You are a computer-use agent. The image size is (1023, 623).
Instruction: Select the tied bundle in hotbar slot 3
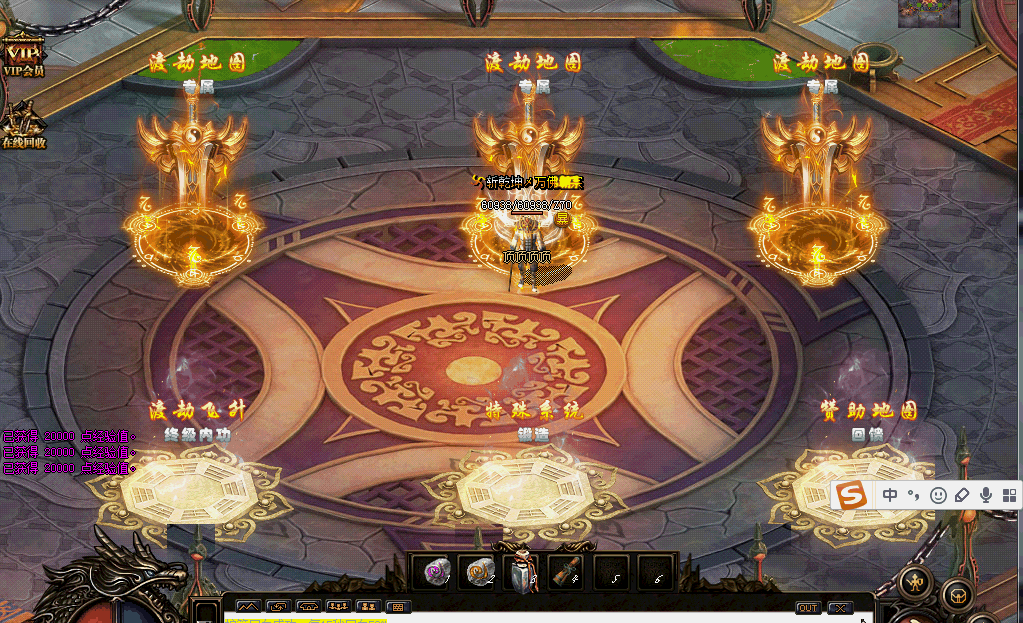tap(523, 572)
